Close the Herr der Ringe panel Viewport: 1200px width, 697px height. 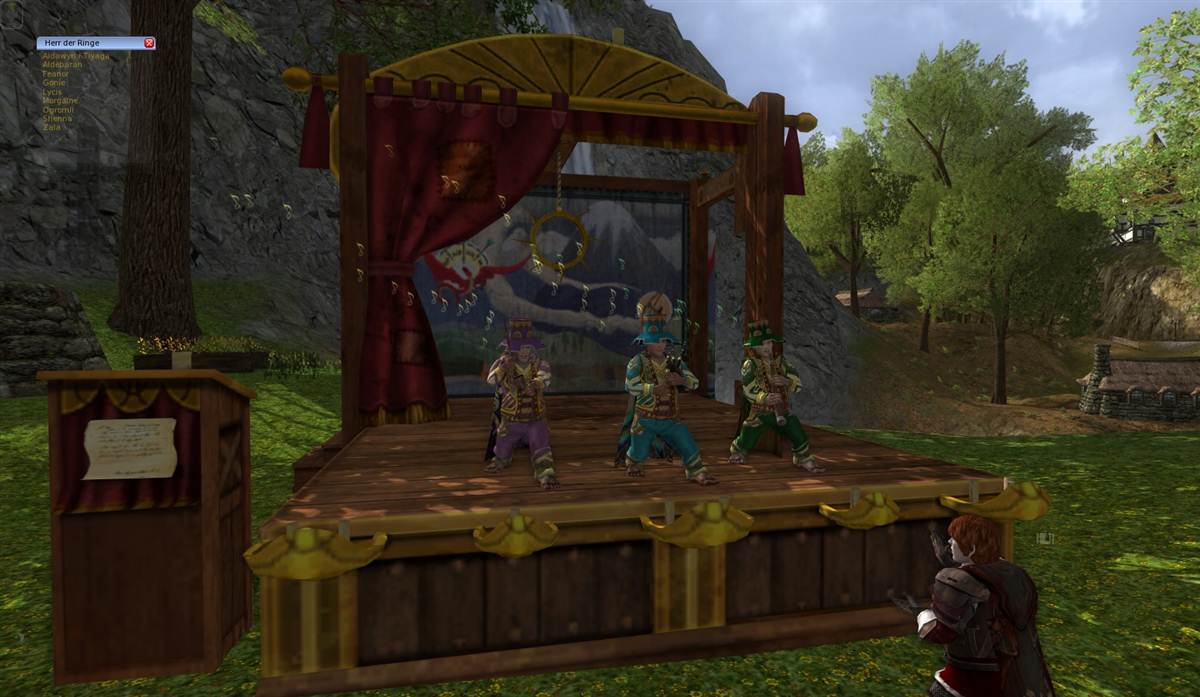click(x=149, y=43)
